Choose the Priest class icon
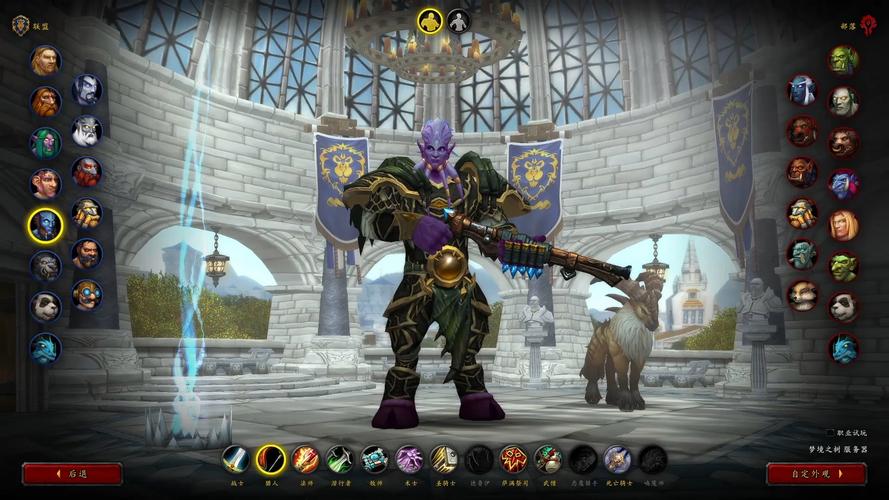The height and width of the screenshot is (500, 889). pyautogui.click(x=374, y=459)
